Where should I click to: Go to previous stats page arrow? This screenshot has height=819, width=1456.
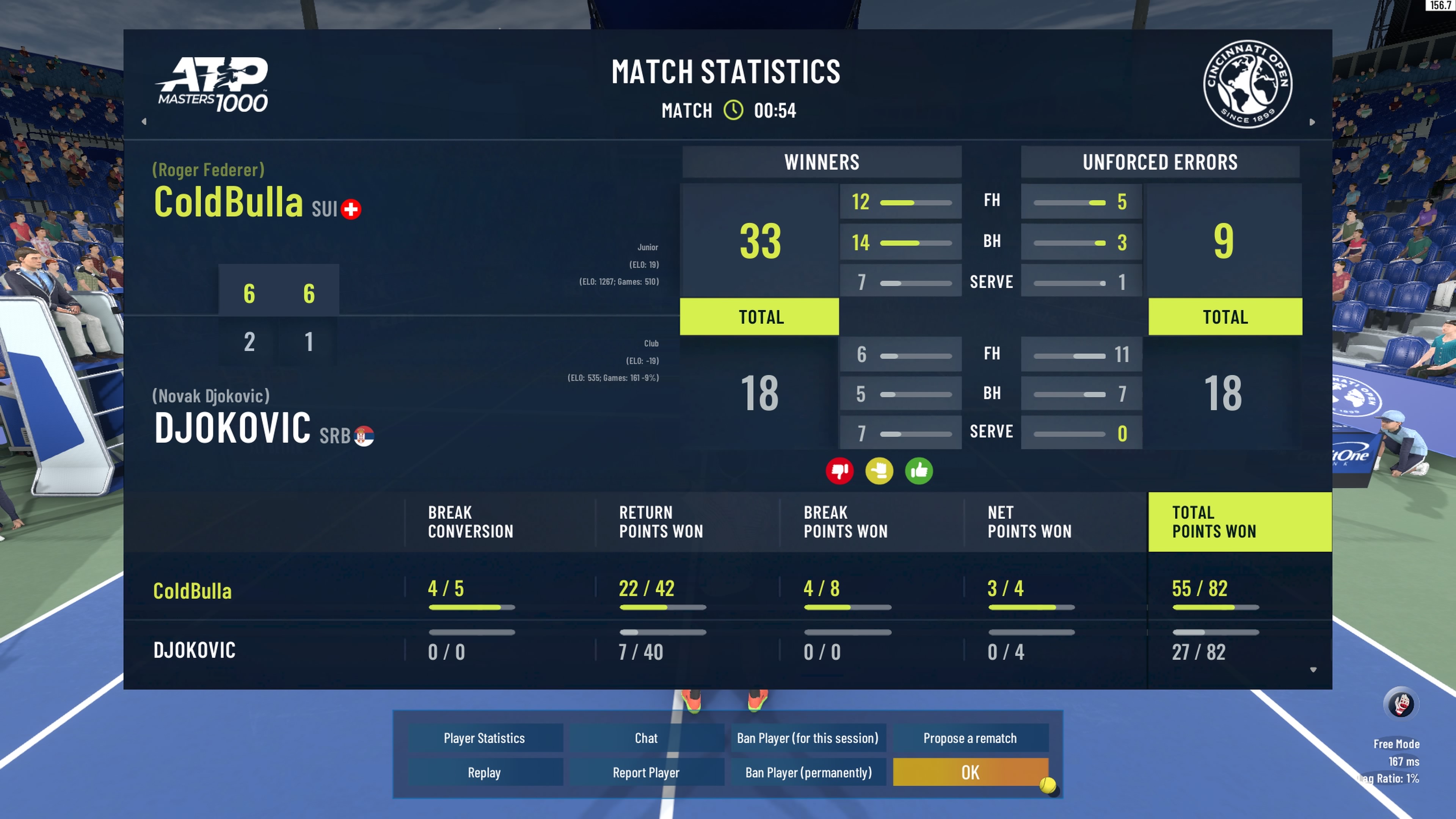pos(144,121)
